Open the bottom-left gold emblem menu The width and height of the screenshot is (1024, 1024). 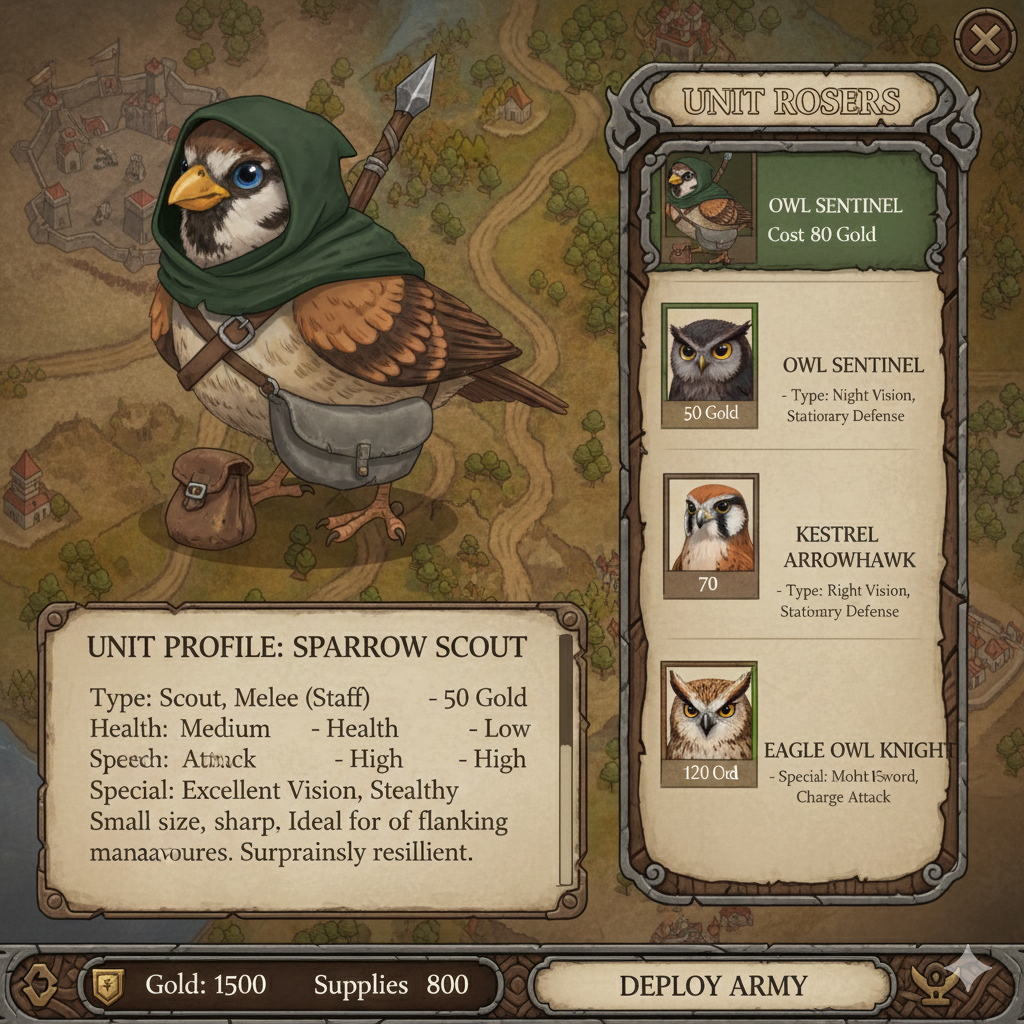tap(40, 985)
